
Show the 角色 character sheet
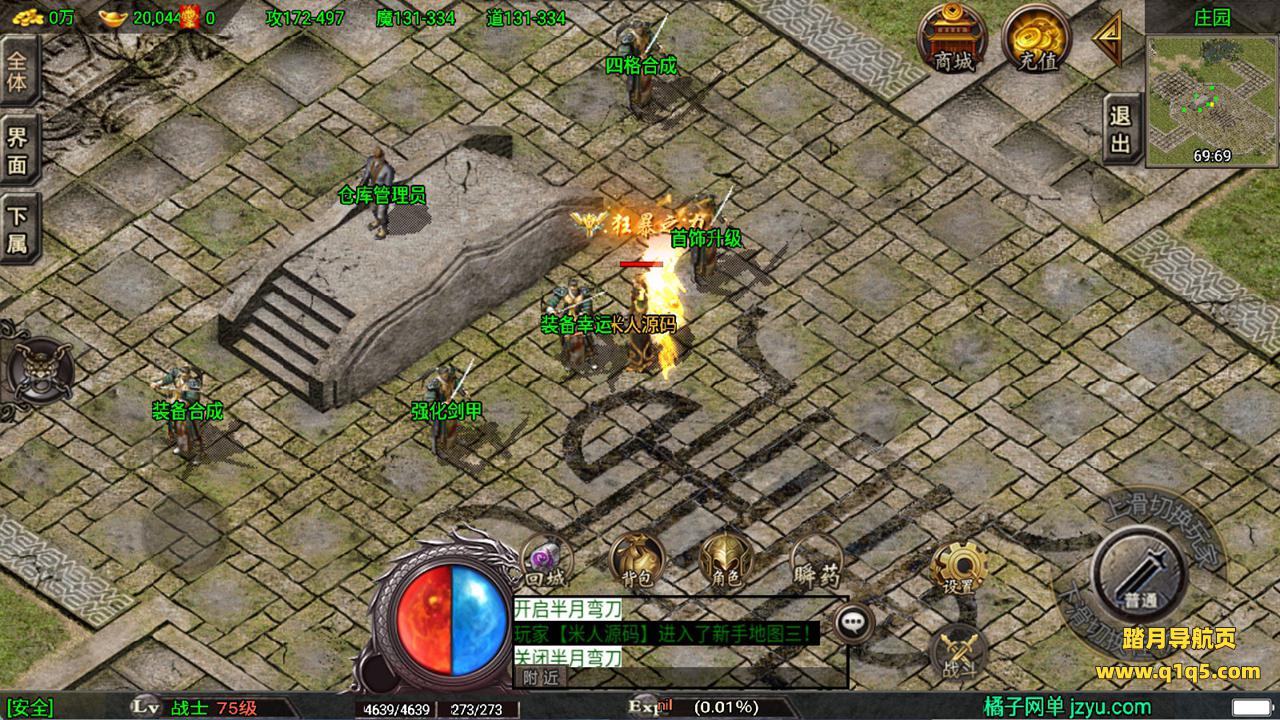click(726, 560)
